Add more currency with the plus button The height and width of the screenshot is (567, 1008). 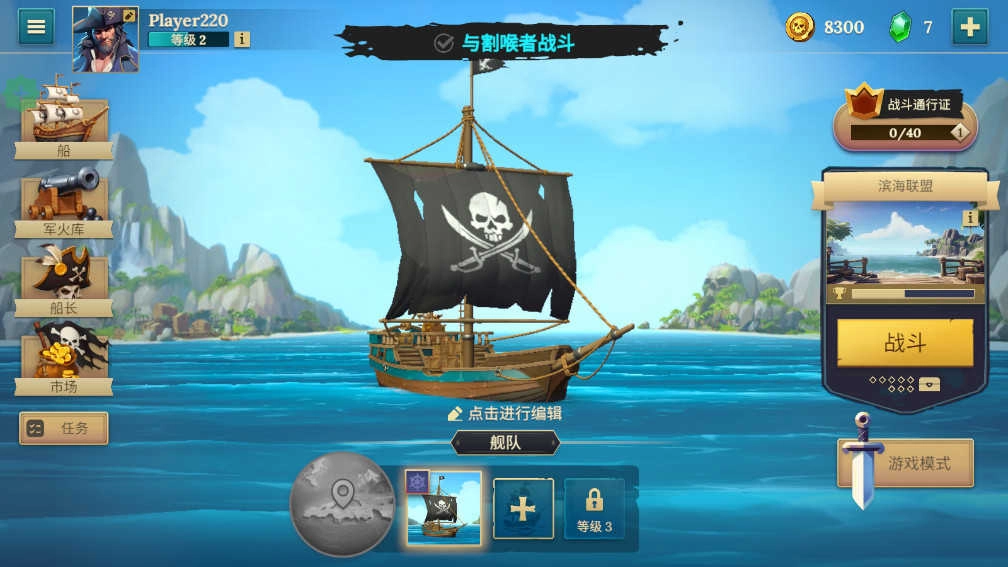pos(969,27)
